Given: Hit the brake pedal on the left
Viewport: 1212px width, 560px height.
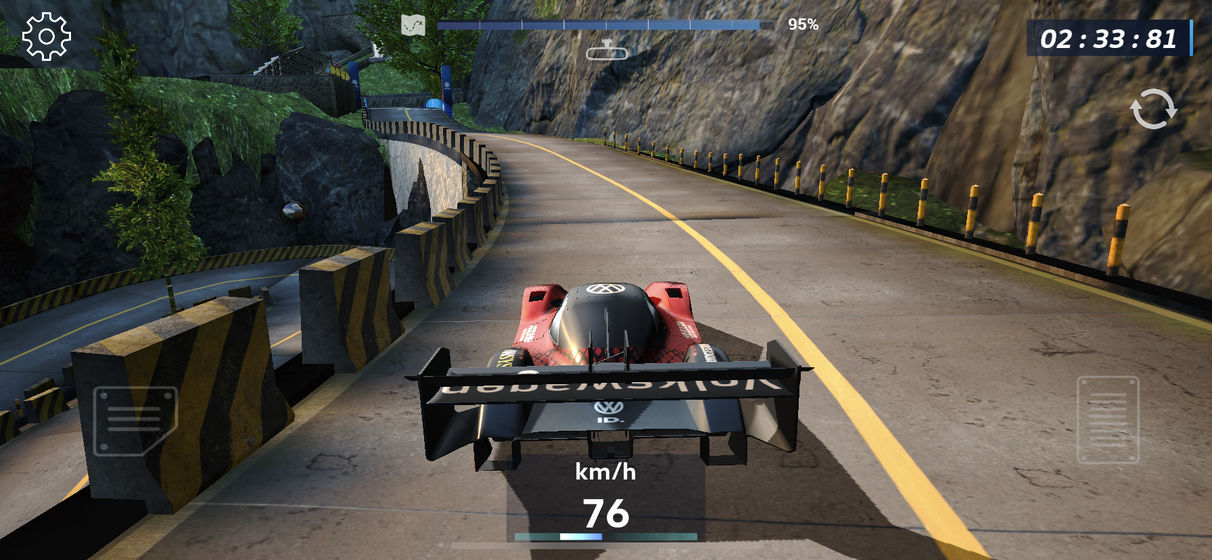Looking at the screenshot, I should (134, 420).
